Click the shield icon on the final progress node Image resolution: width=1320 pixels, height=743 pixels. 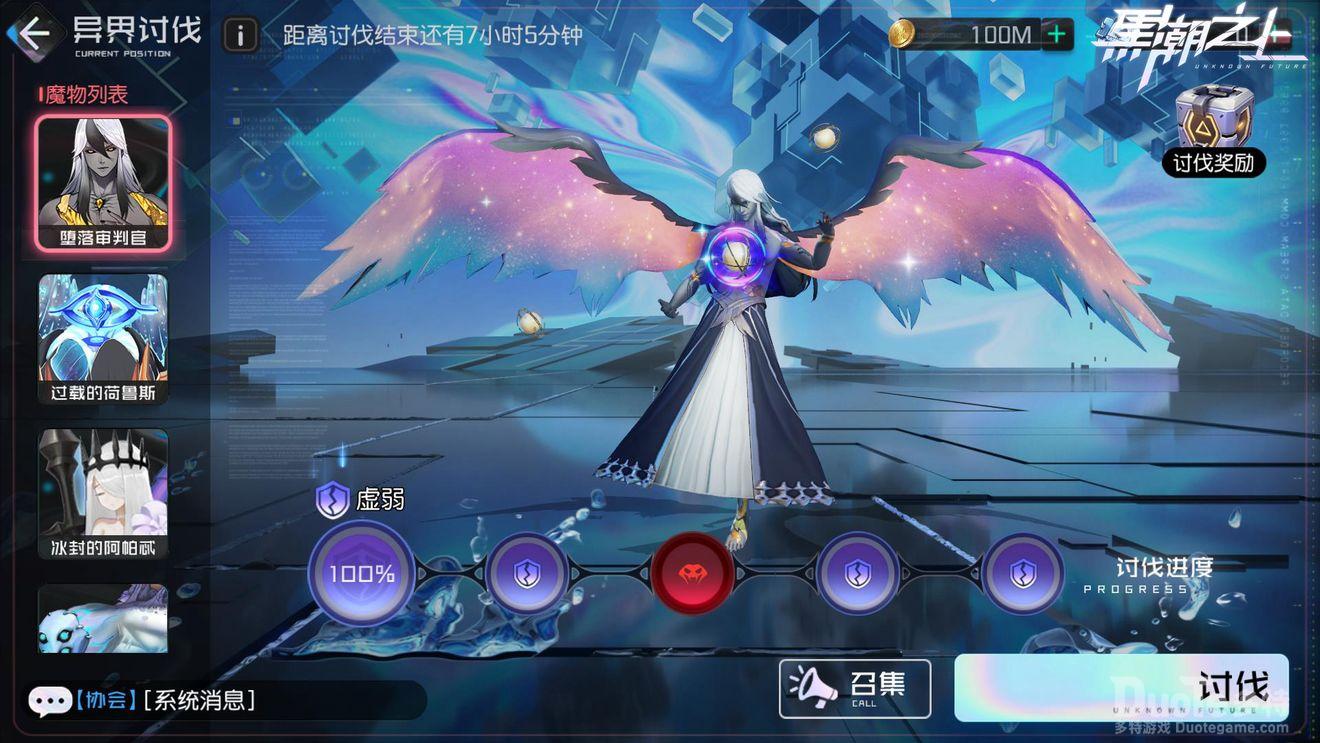[x=1023, y=573]
